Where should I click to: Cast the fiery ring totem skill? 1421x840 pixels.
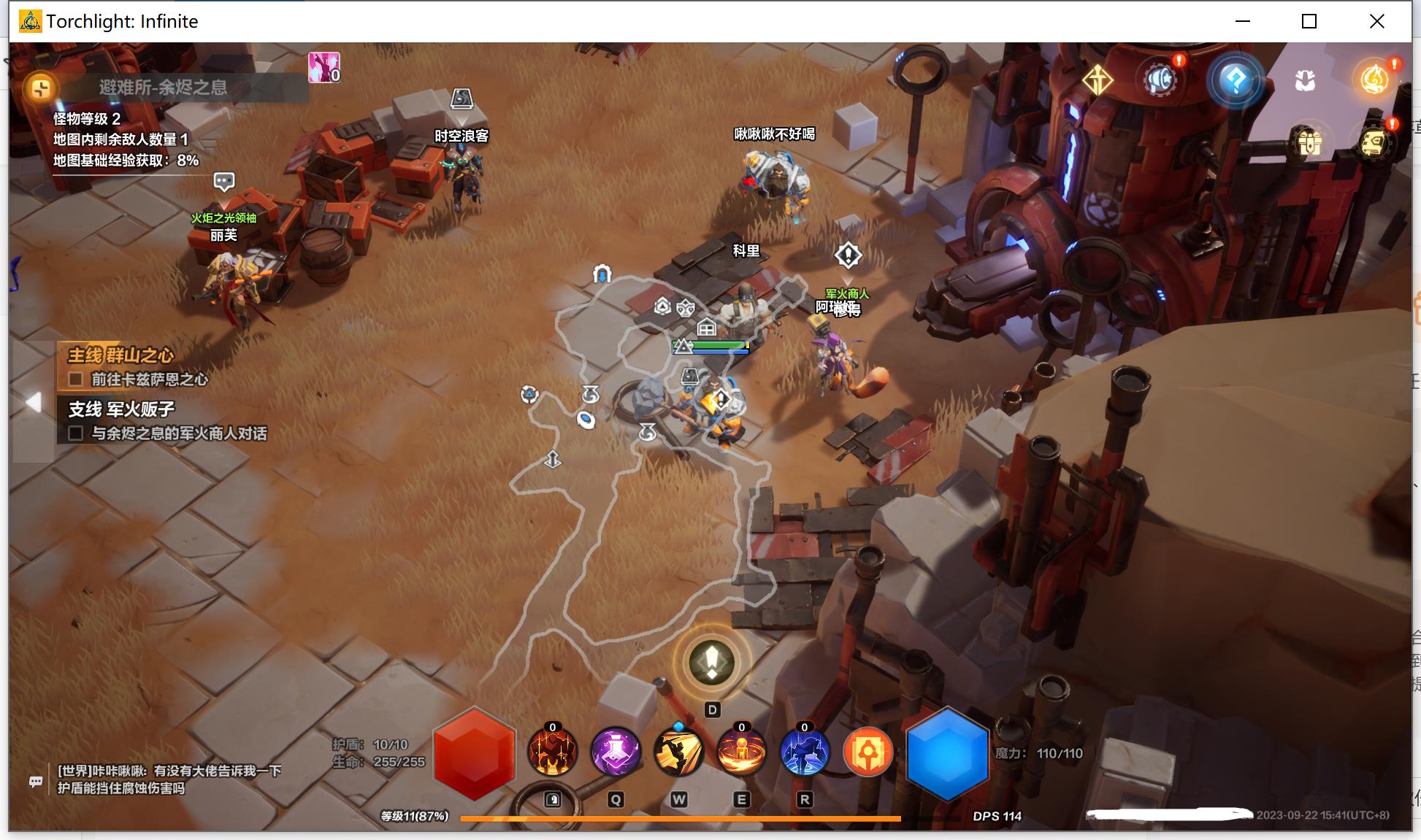point(741,752)
